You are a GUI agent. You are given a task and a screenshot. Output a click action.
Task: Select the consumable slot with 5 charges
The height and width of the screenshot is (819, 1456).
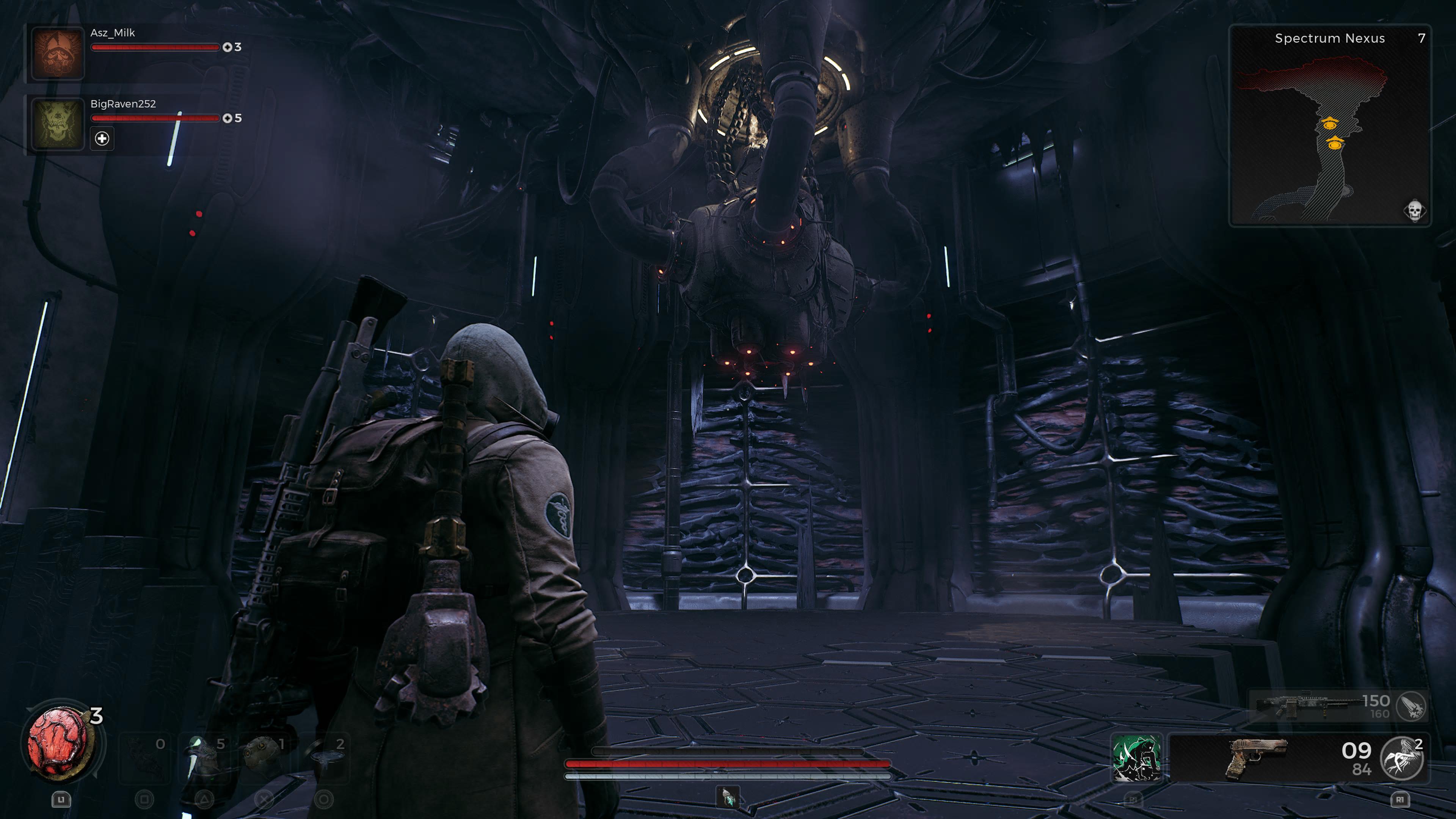coord(205,758)
